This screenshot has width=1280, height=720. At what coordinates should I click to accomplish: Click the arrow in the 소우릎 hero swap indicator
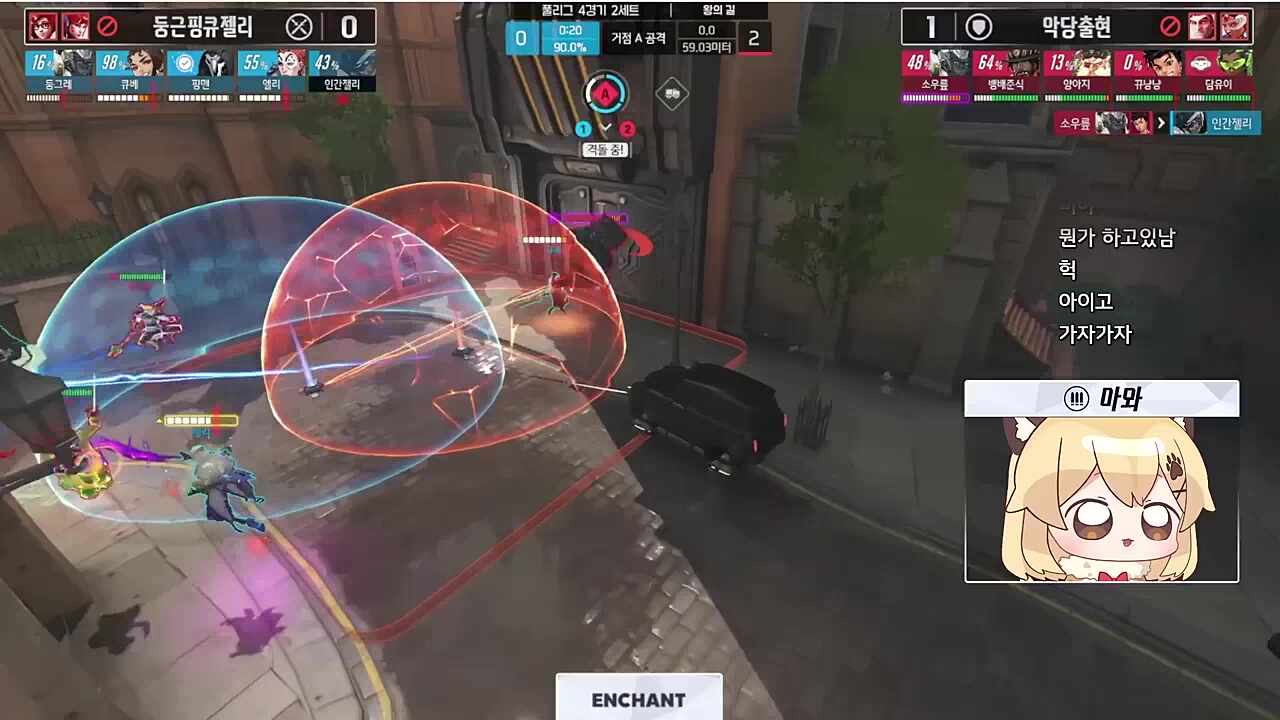(1161, 122)
